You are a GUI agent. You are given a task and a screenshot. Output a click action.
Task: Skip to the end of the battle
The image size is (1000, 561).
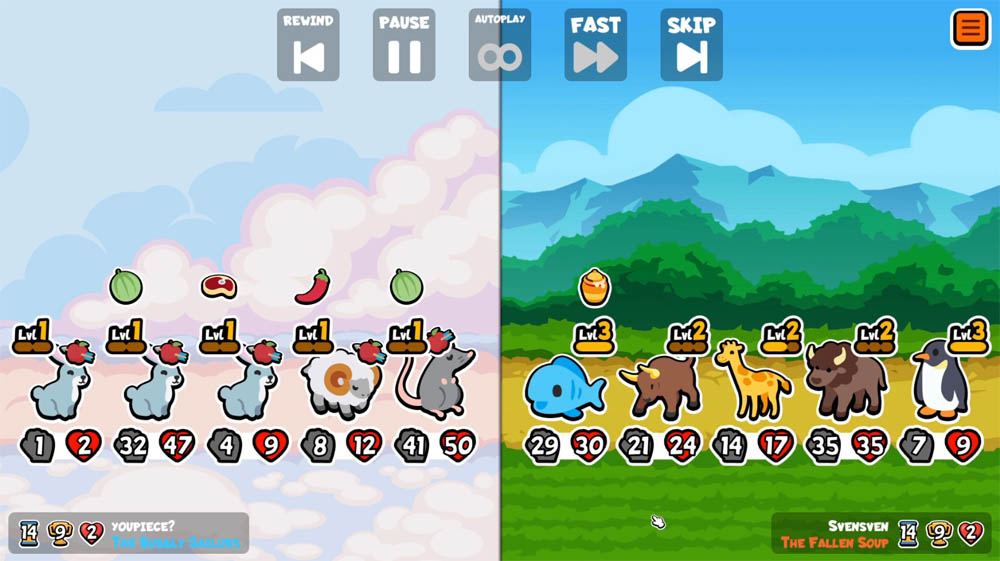[x=692, y=46]
